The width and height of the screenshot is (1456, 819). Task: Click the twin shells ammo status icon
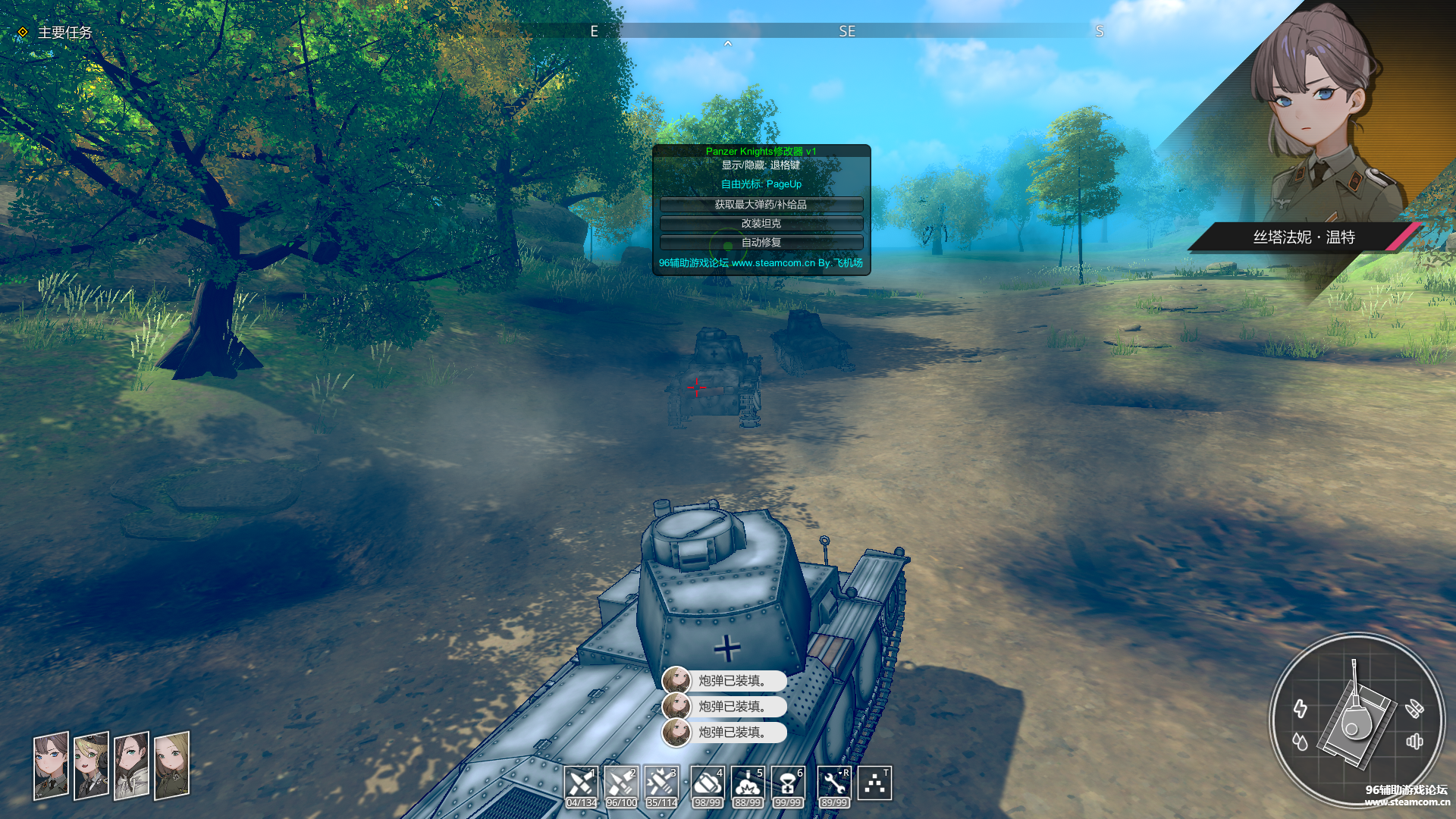click(1414, 709)
